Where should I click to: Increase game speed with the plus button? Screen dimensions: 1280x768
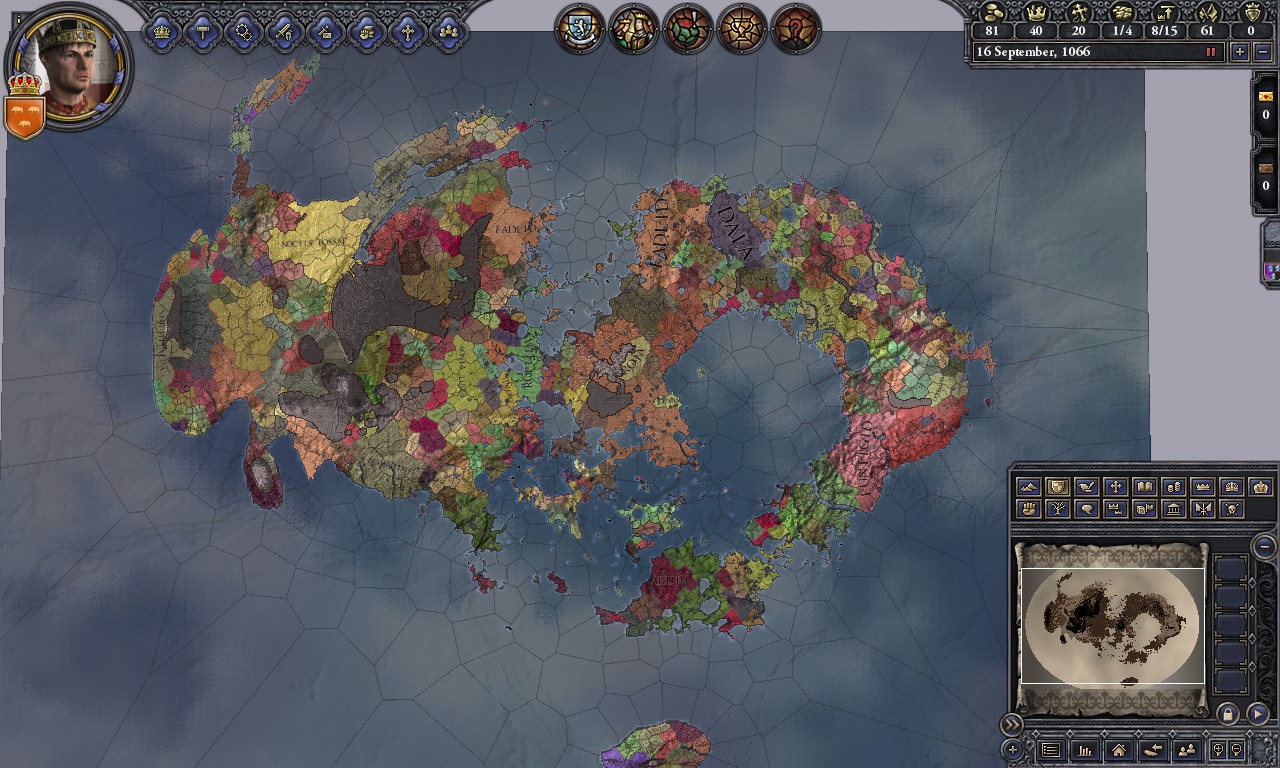[1240, 52]
